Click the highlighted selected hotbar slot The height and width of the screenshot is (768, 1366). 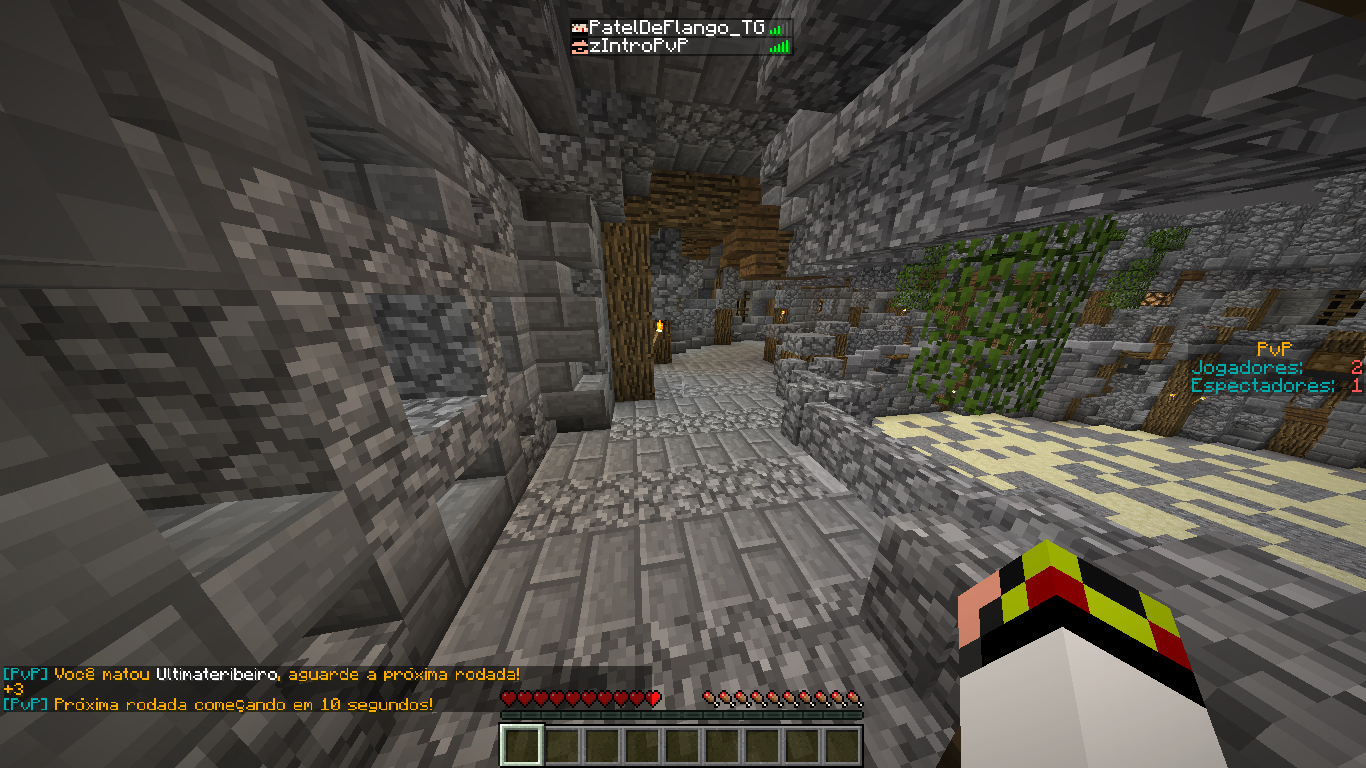[523, 745]
